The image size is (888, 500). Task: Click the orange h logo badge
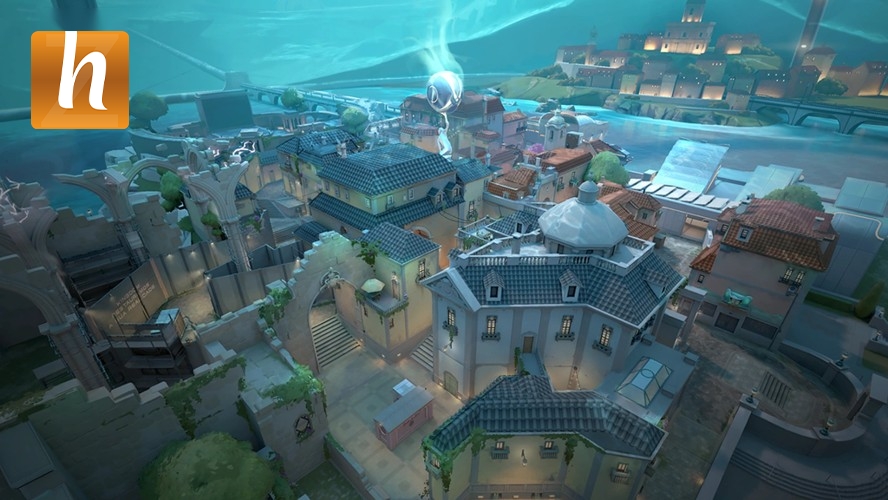point(80,80)
